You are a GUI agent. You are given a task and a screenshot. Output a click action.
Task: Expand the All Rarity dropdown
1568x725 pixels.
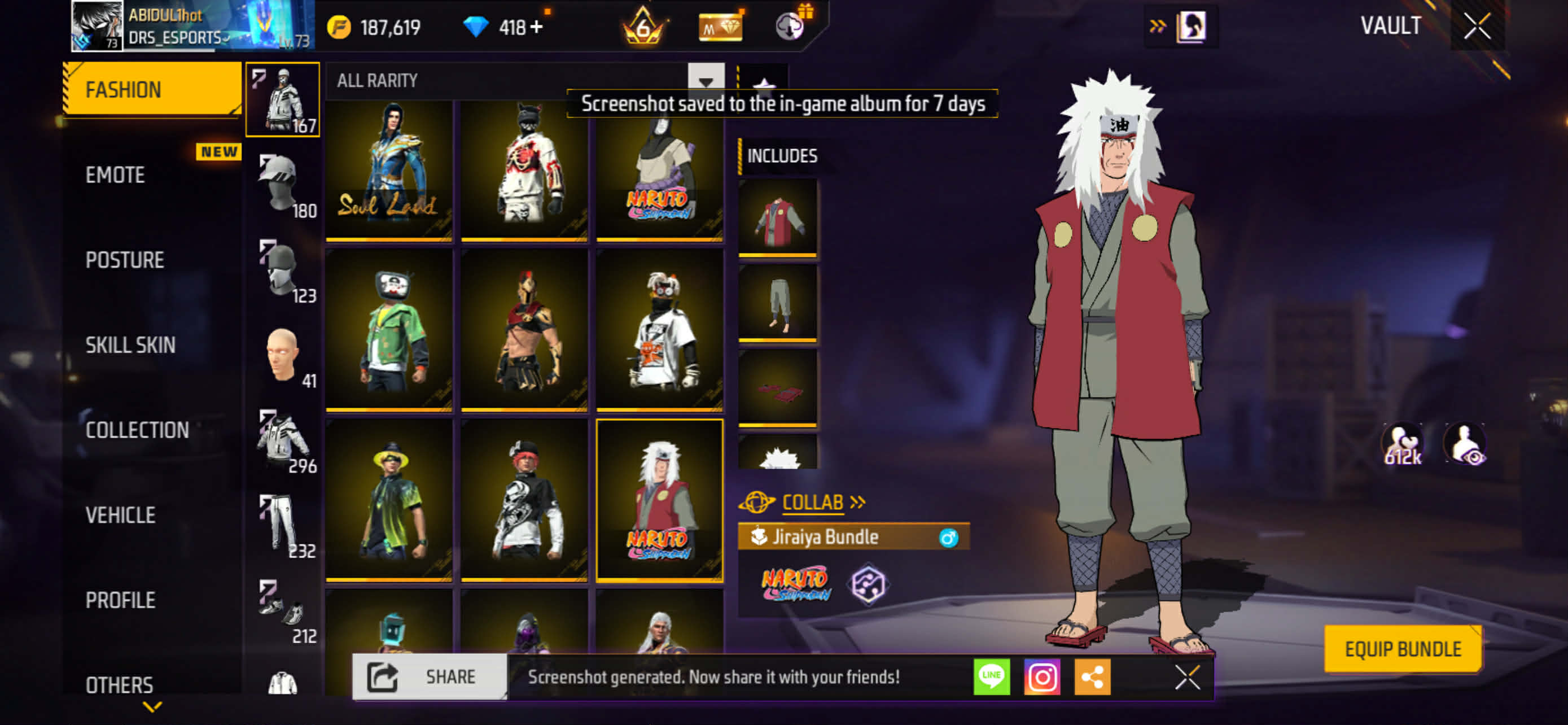click(706, 80)
